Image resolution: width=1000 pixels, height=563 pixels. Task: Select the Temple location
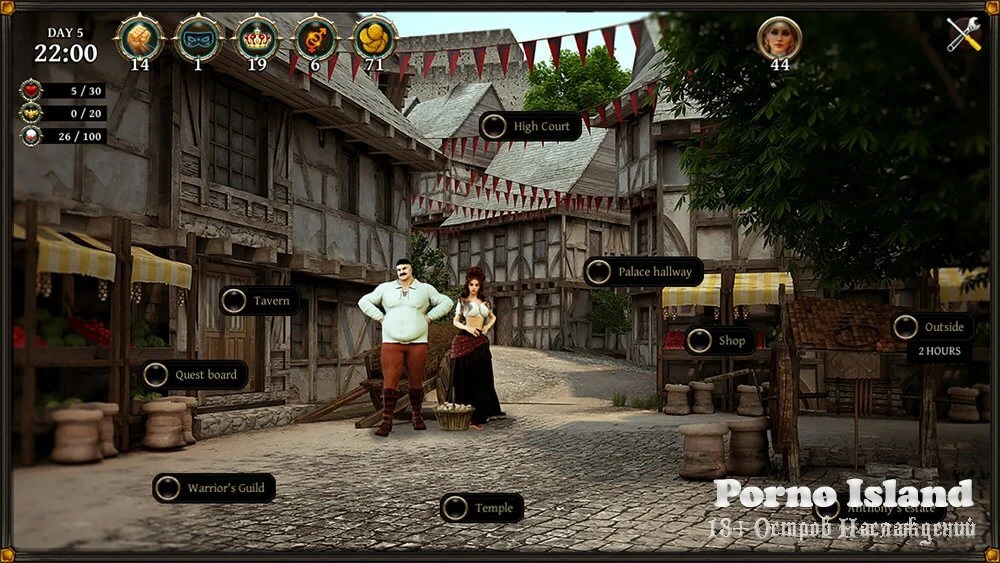pyautogui.click(x=482, y=508)
